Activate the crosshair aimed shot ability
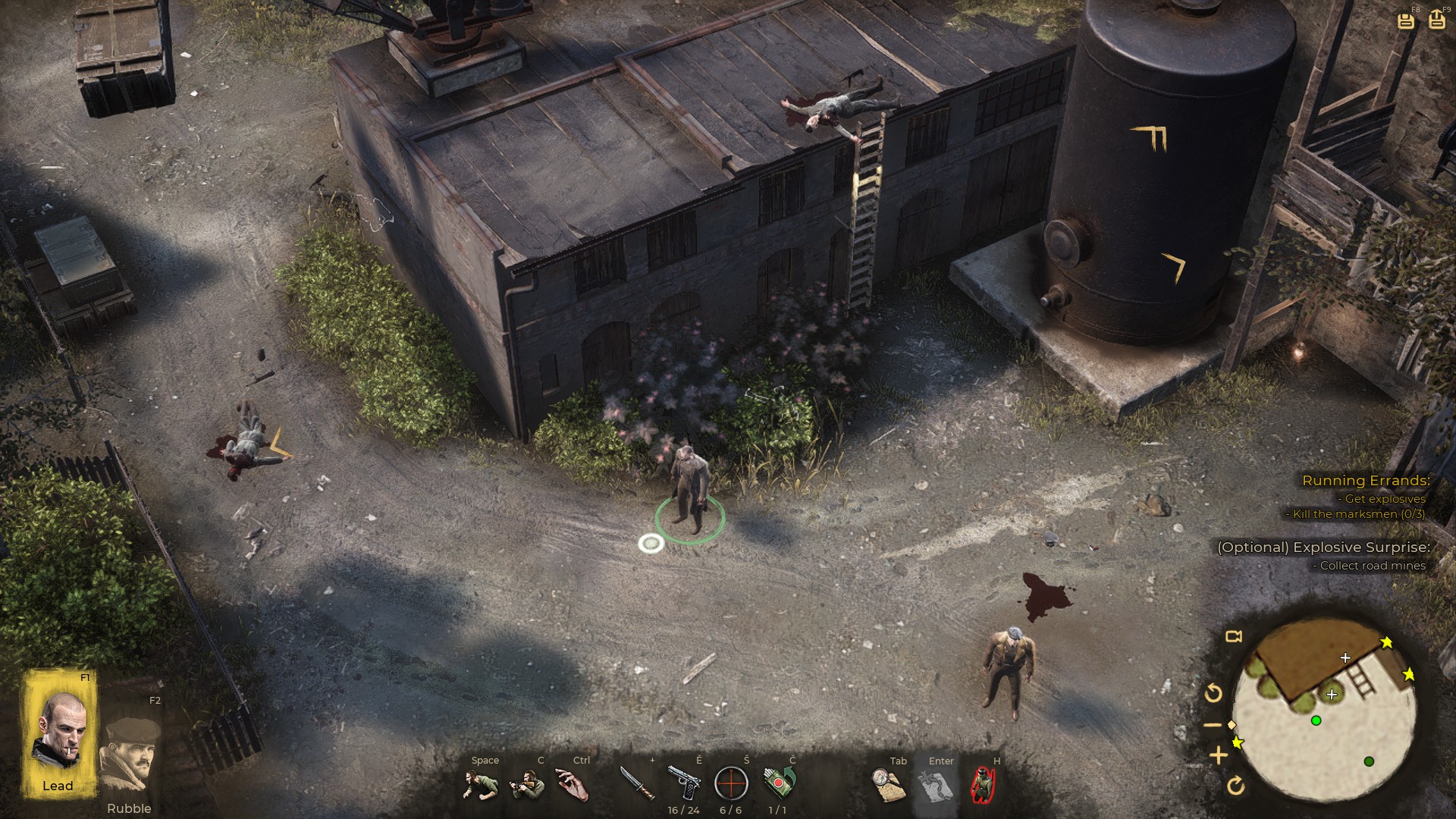This screenshot has height=819, width=1456. (x=731, y=783)
